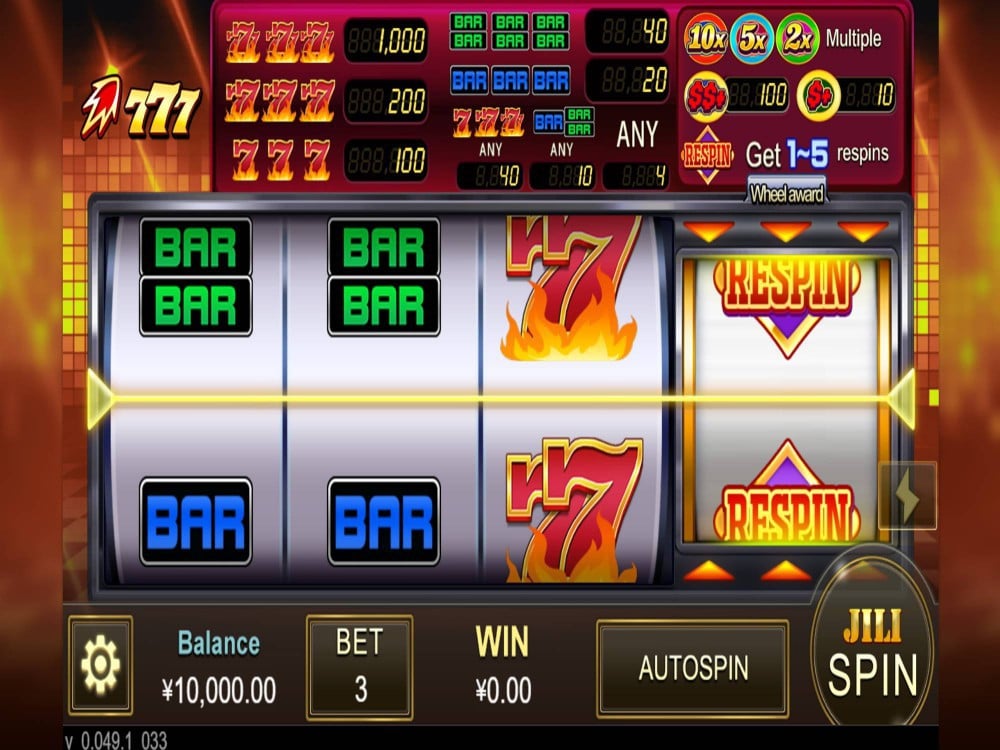Change the BET amount
This screenshot has height=750, width=1000.
(x=359, y=666)
